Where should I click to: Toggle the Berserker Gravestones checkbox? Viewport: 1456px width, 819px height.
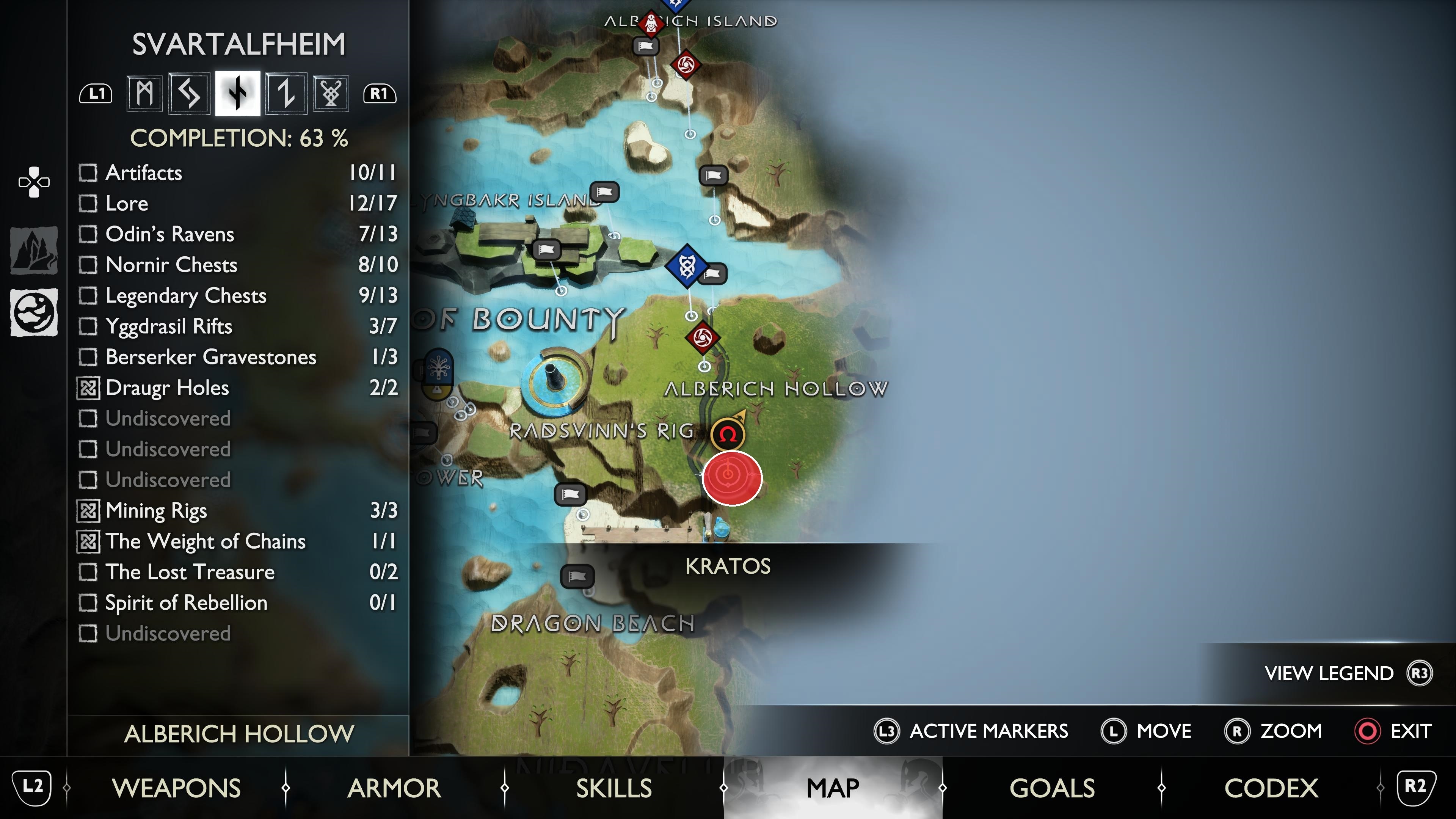(x=88, y=357)
